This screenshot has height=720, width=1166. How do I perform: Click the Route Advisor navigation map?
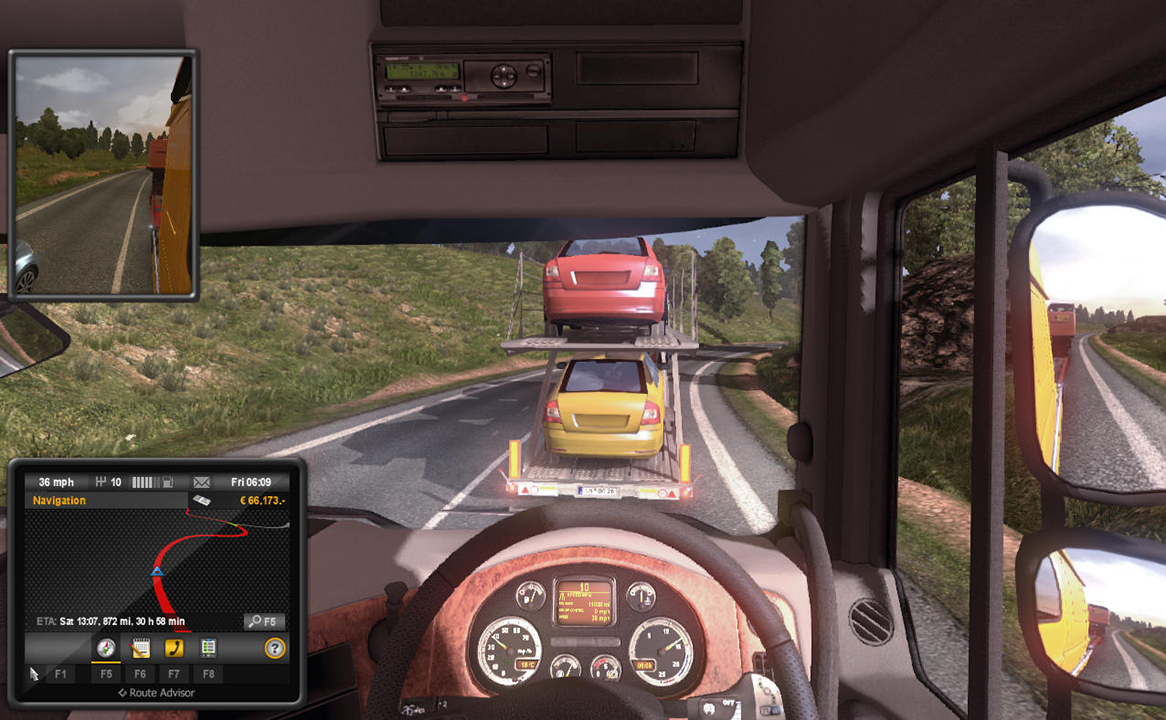tap(155, 560)
